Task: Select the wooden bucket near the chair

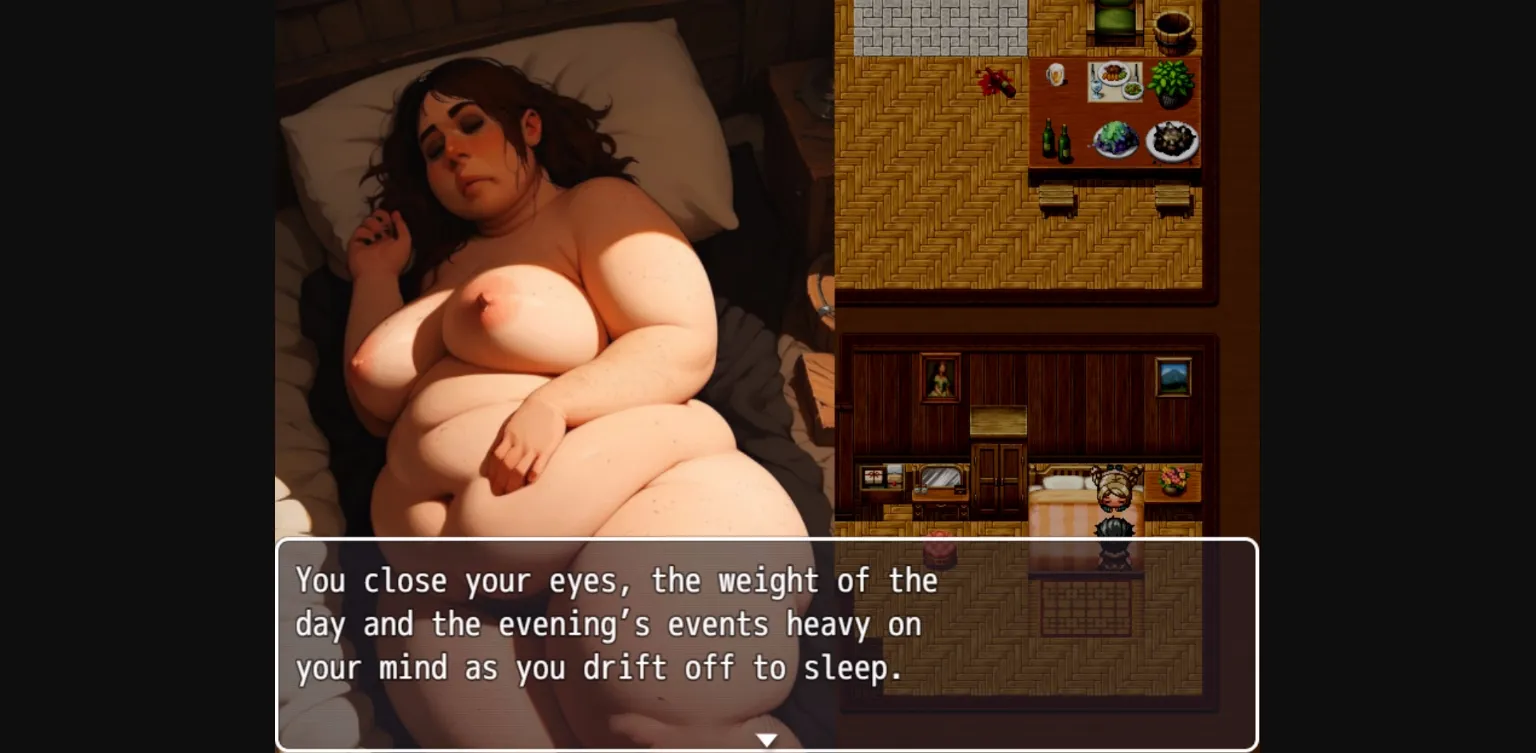Action: 1175,28
